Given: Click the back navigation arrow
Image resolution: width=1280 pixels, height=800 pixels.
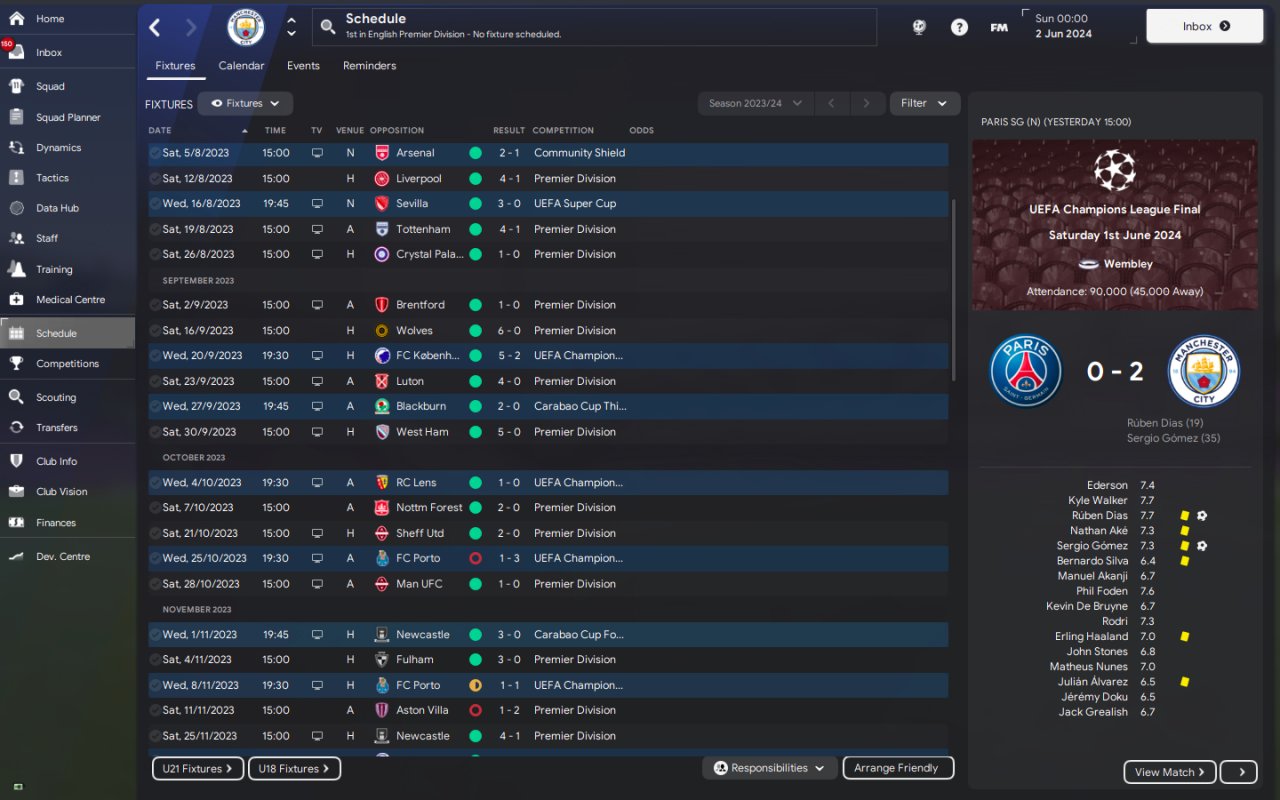Looking at the screenshot, I should pyautogui.click(x=155, y=27).
